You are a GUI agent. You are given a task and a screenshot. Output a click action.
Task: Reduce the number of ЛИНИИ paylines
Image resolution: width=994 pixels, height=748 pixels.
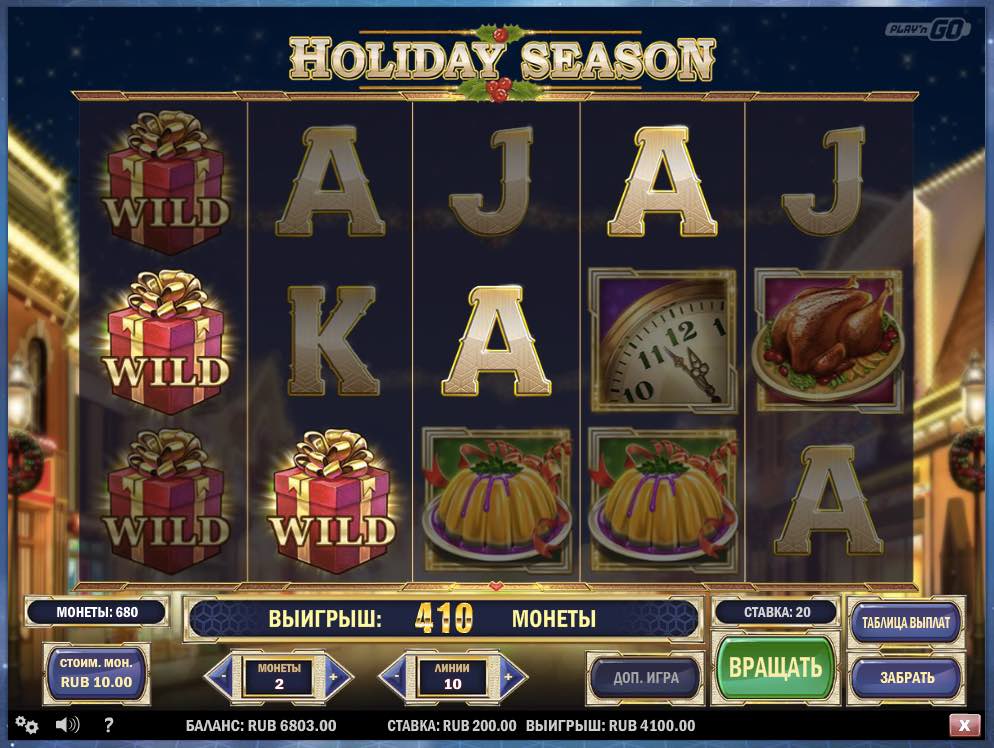(396, 678)
